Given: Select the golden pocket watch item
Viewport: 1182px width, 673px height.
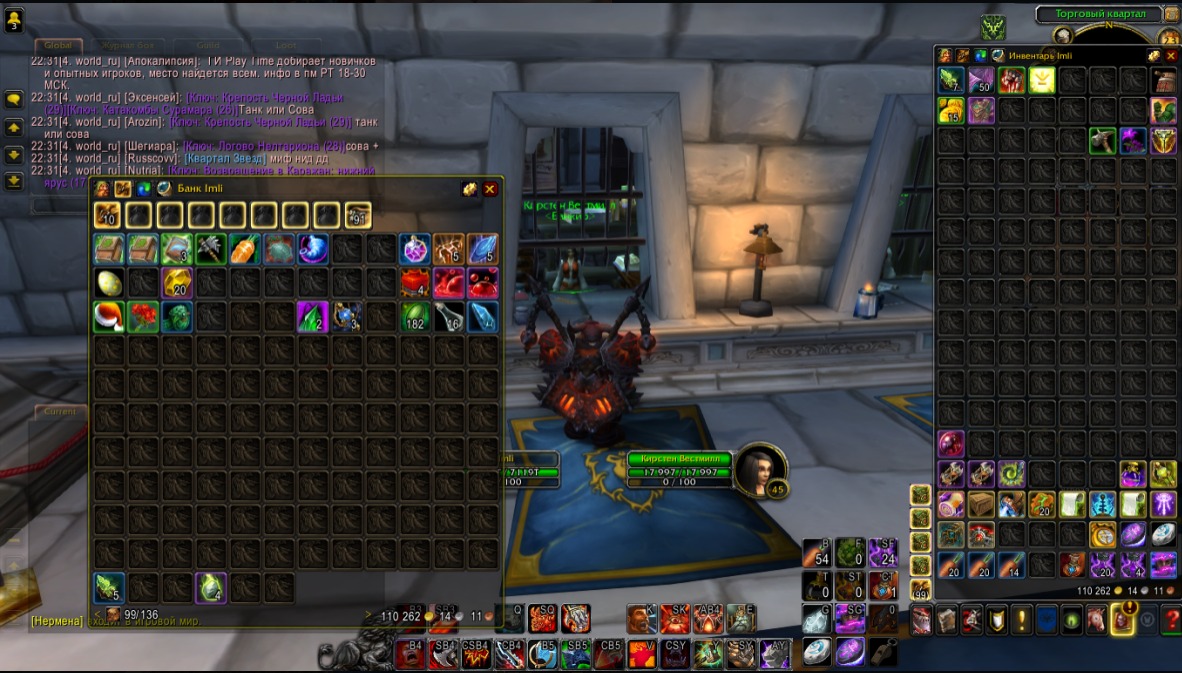Looking at the screenshot, I should (x=1102, y=535).
